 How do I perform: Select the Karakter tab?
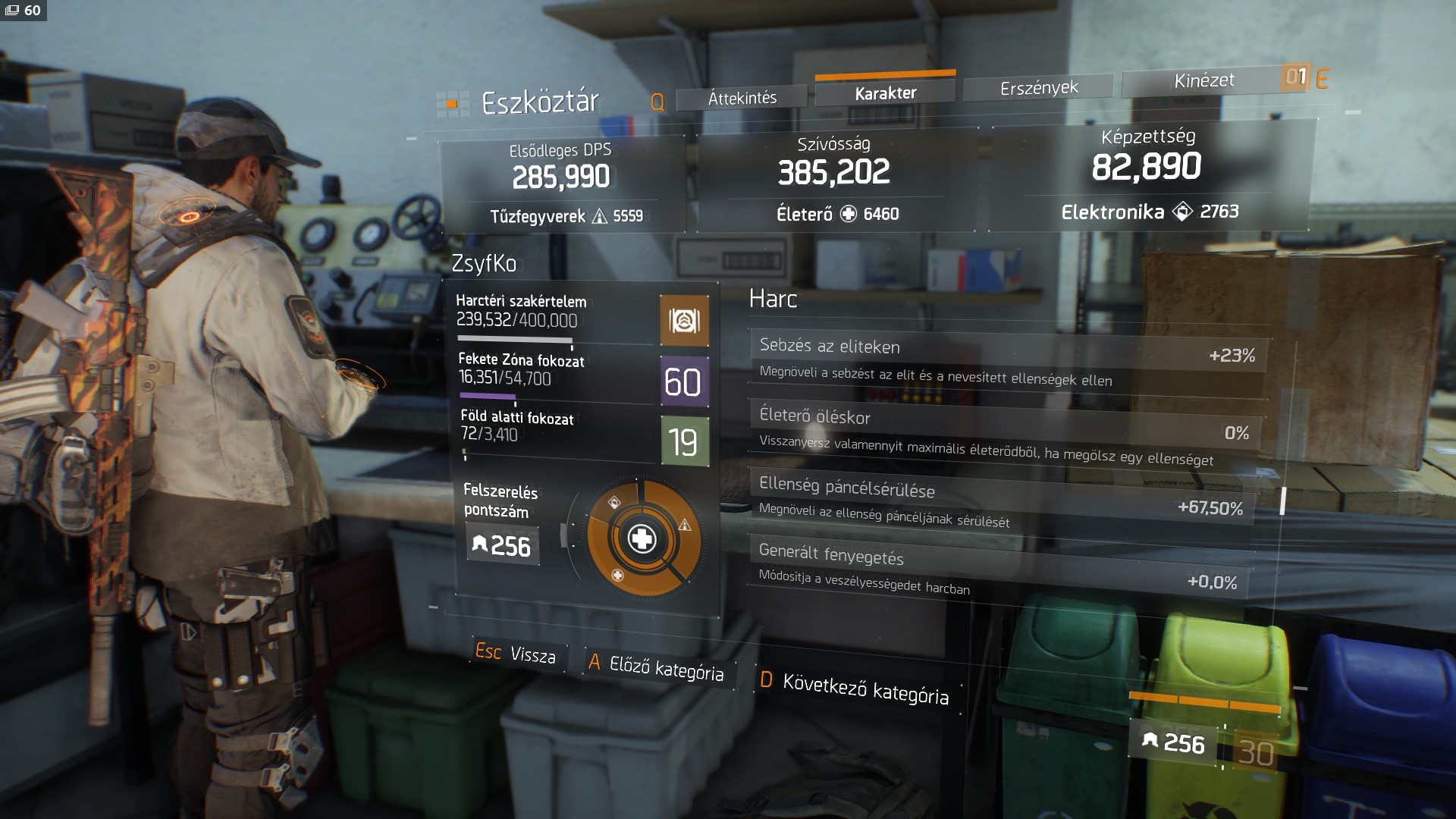click(885, 93)
